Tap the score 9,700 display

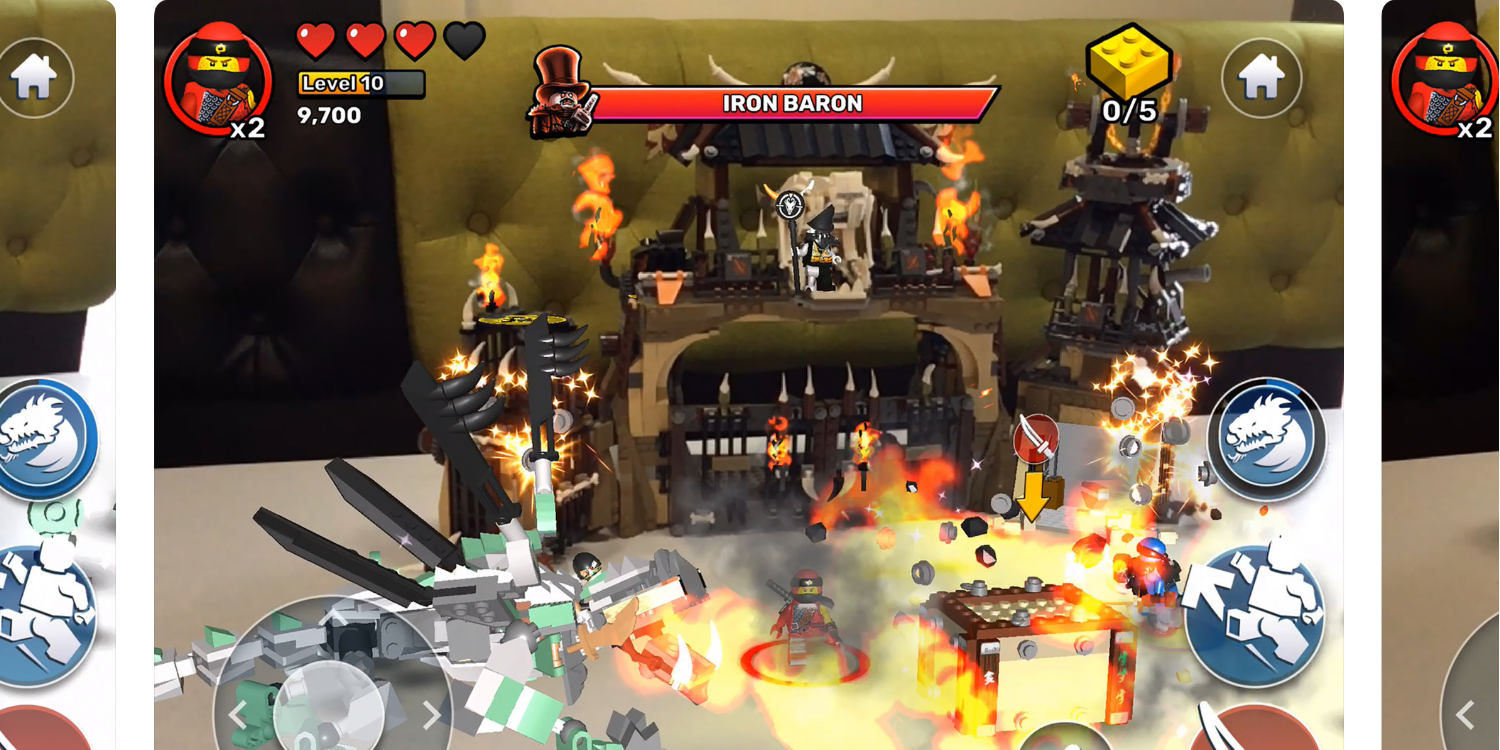coord(327,115)
